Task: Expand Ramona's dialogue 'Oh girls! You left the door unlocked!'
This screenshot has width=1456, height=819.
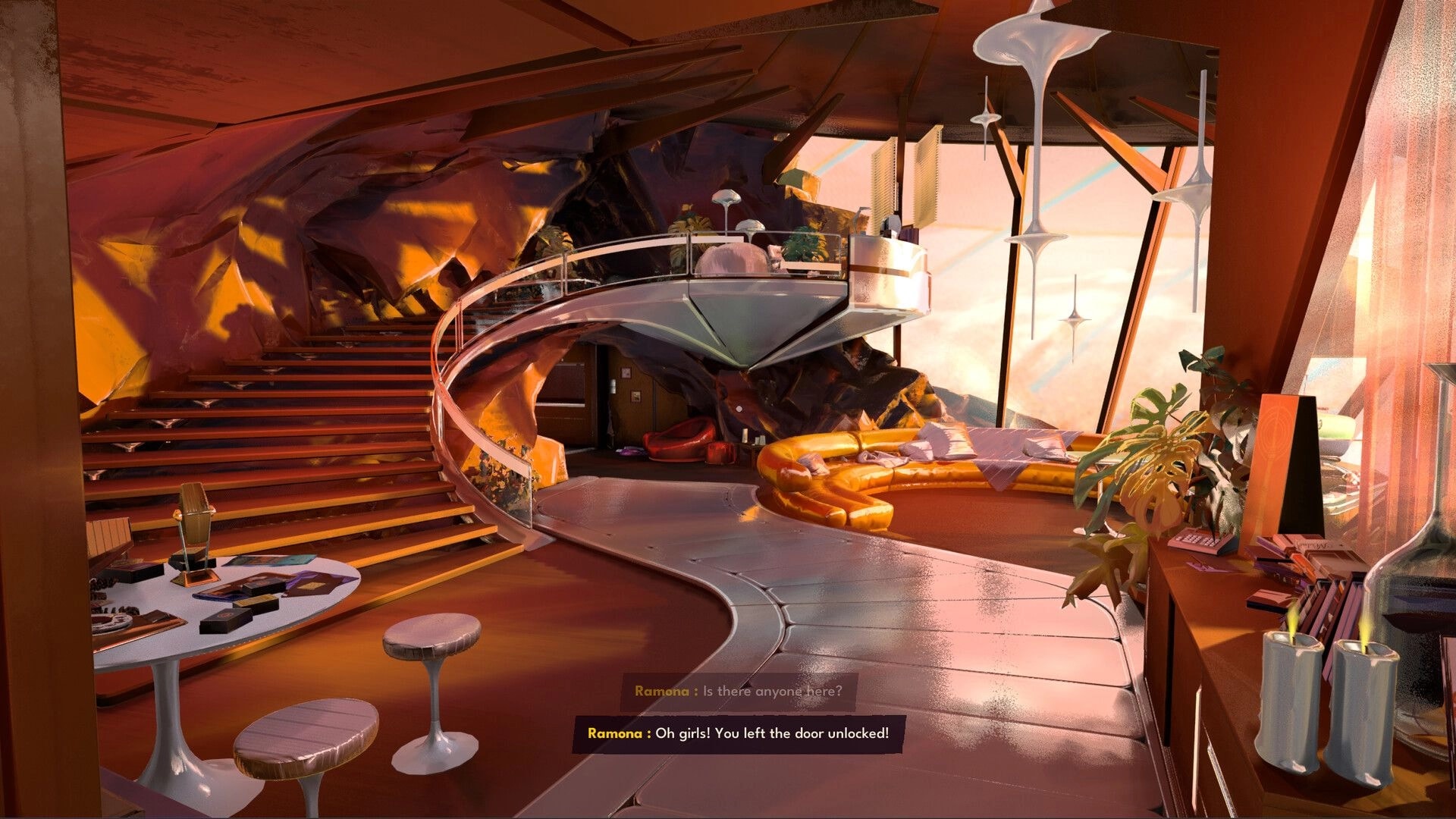Action: [739, 733]
